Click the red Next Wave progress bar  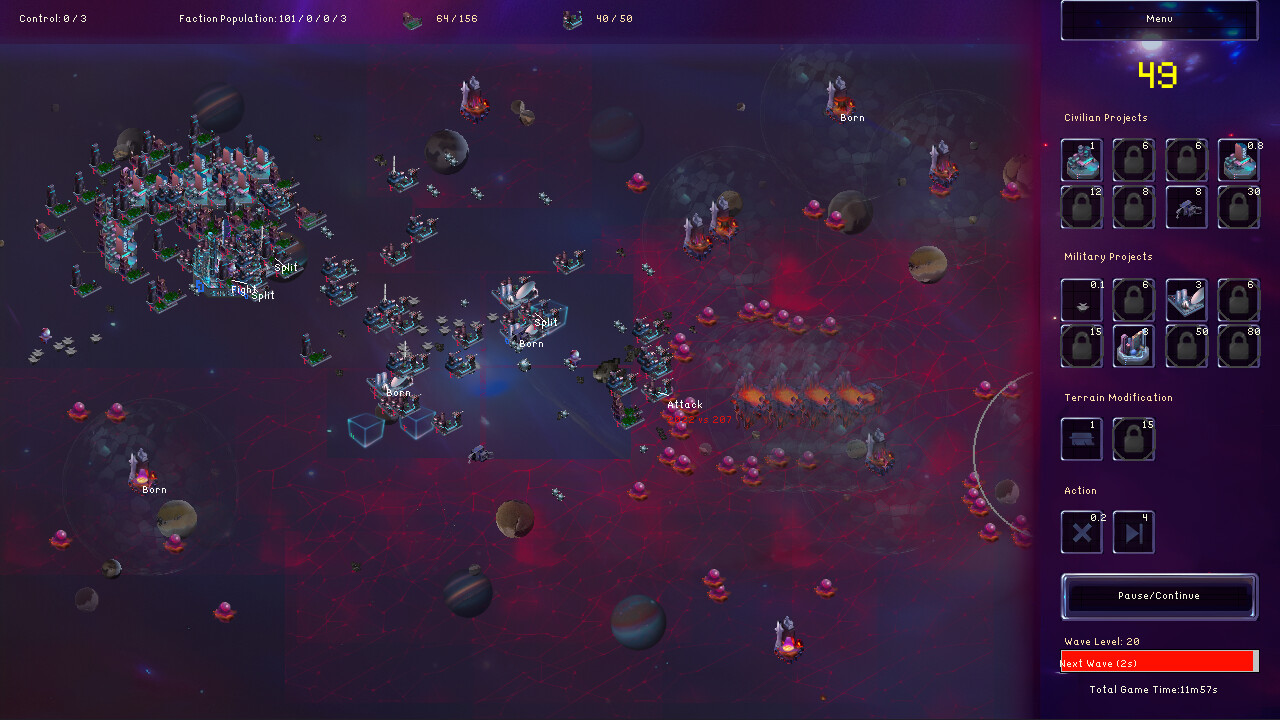[1158, 661]
